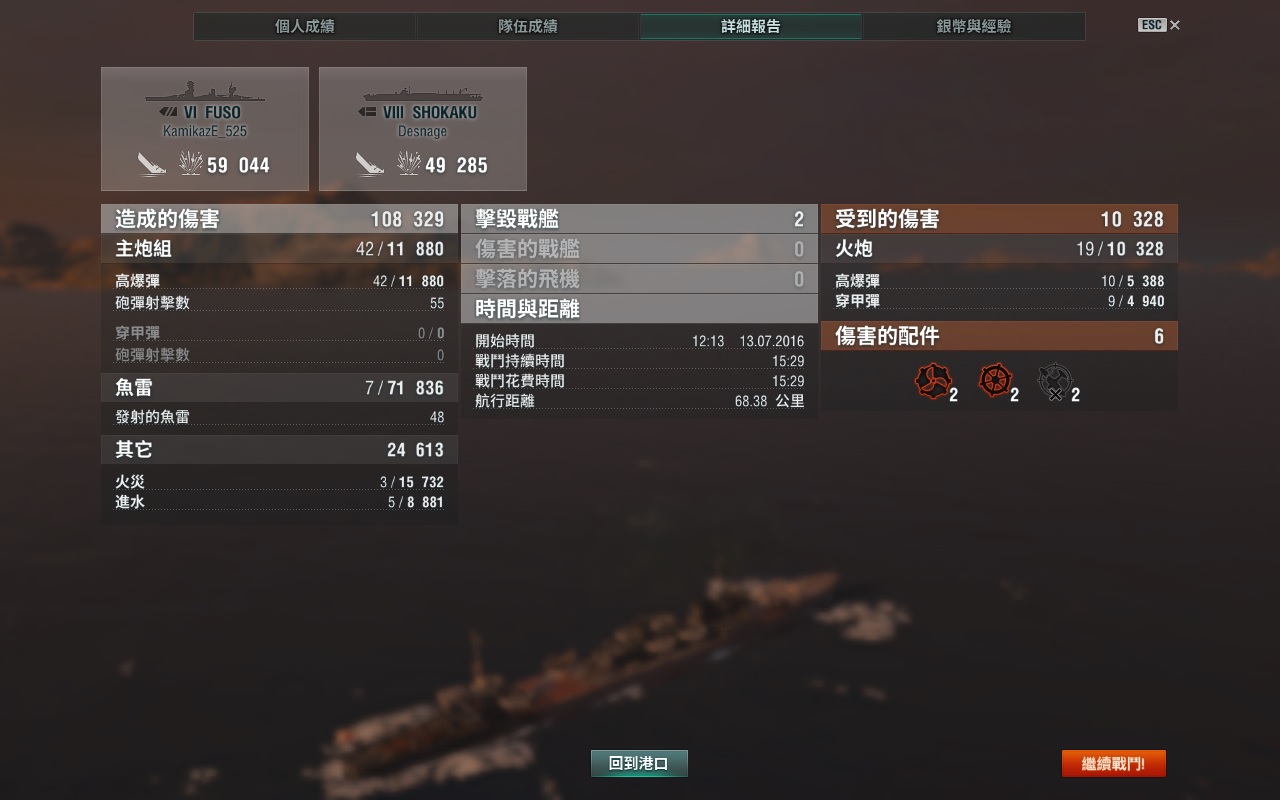
Task: Show the 銀幣與經驗 tab
Action: pos(973,27)
